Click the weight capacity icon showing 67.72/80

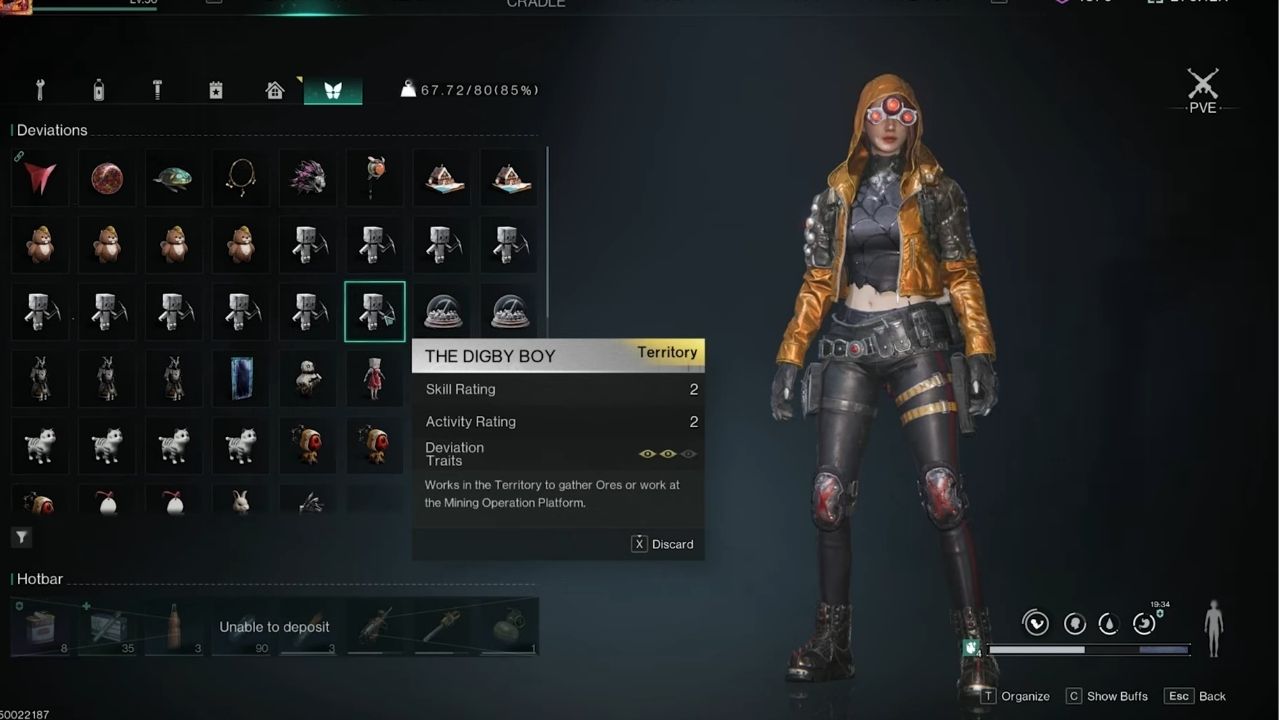[409, 88]
